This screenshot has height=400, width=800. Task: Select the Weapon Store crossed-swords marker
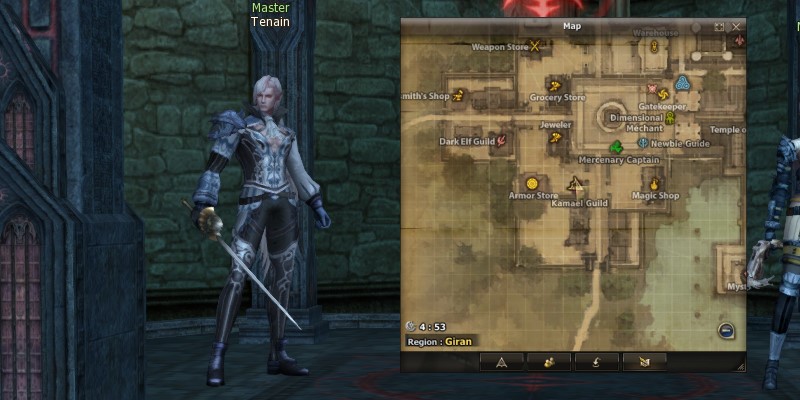tap(536, 45)
